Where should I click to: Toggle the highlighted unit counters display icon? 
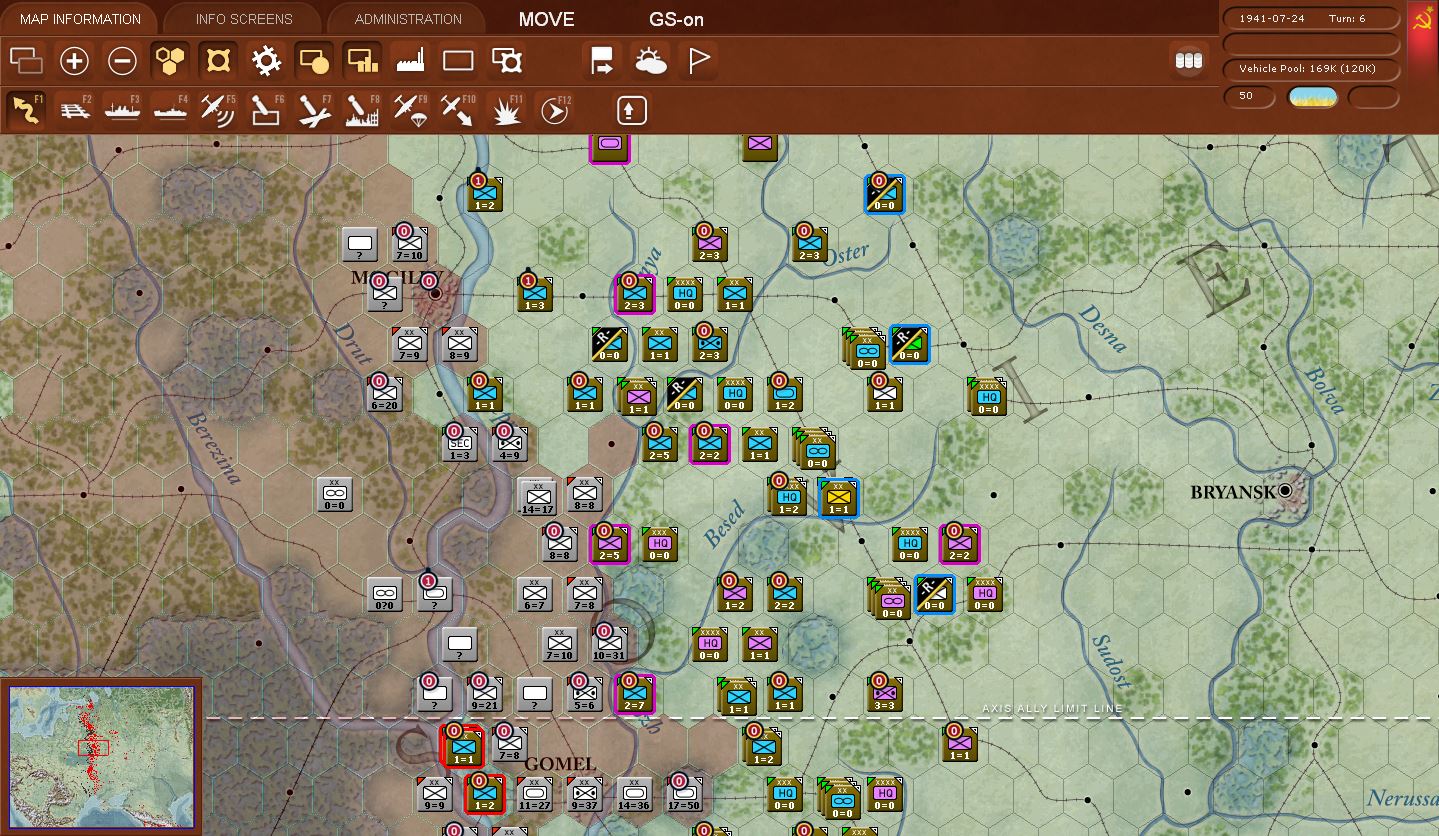[312, 61]
